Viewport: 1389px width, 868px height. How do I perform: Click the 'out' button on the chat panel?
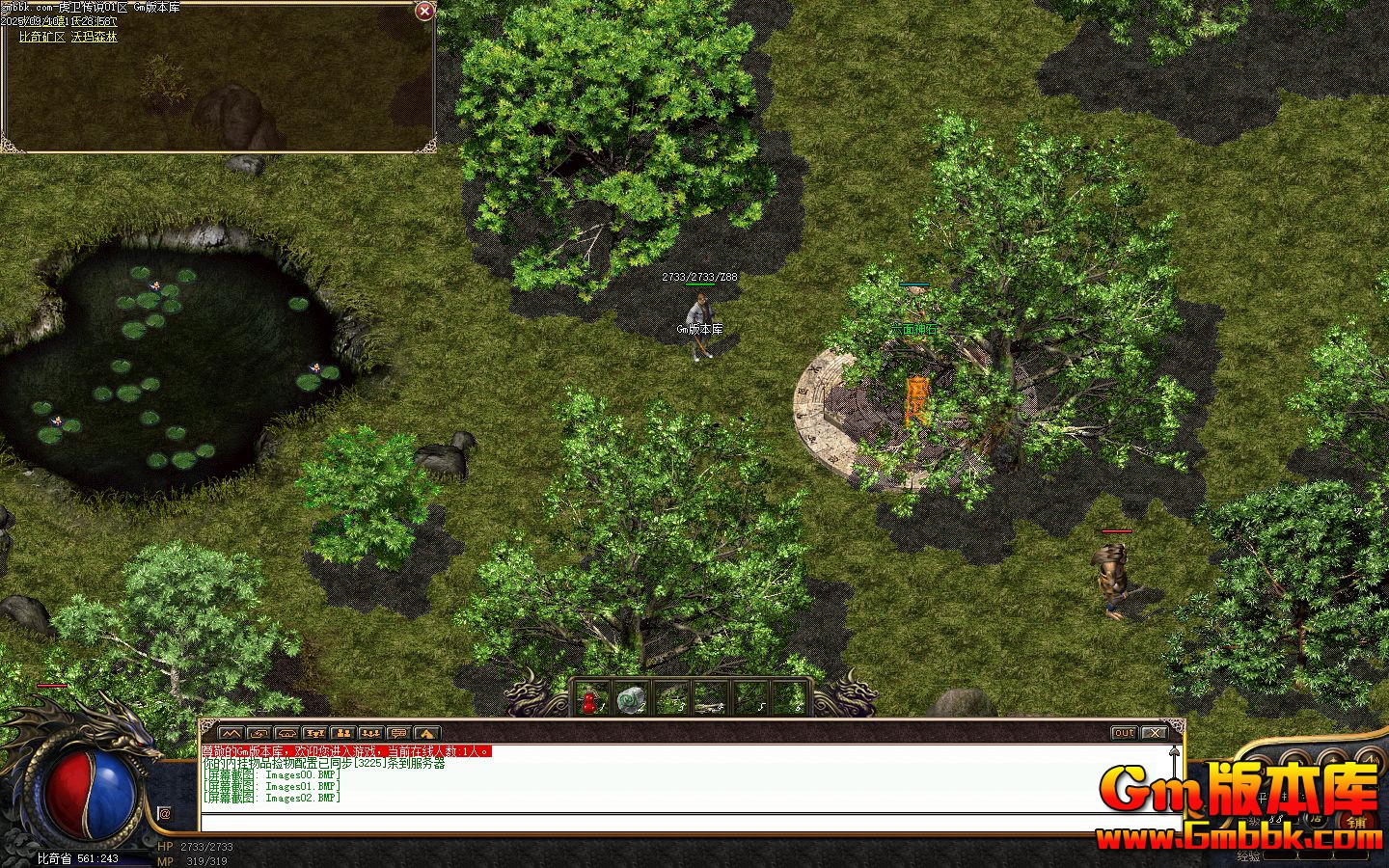pos(1124,733)
